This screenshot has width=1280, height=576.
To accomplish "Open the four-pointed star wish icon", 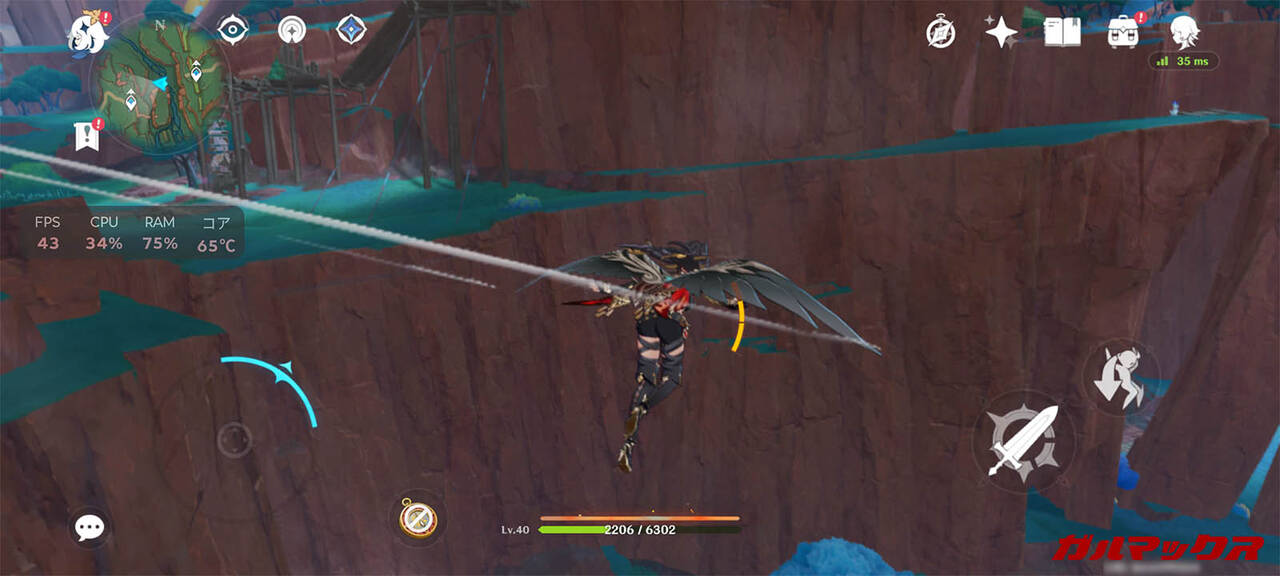I will (x=1000, y=33).
